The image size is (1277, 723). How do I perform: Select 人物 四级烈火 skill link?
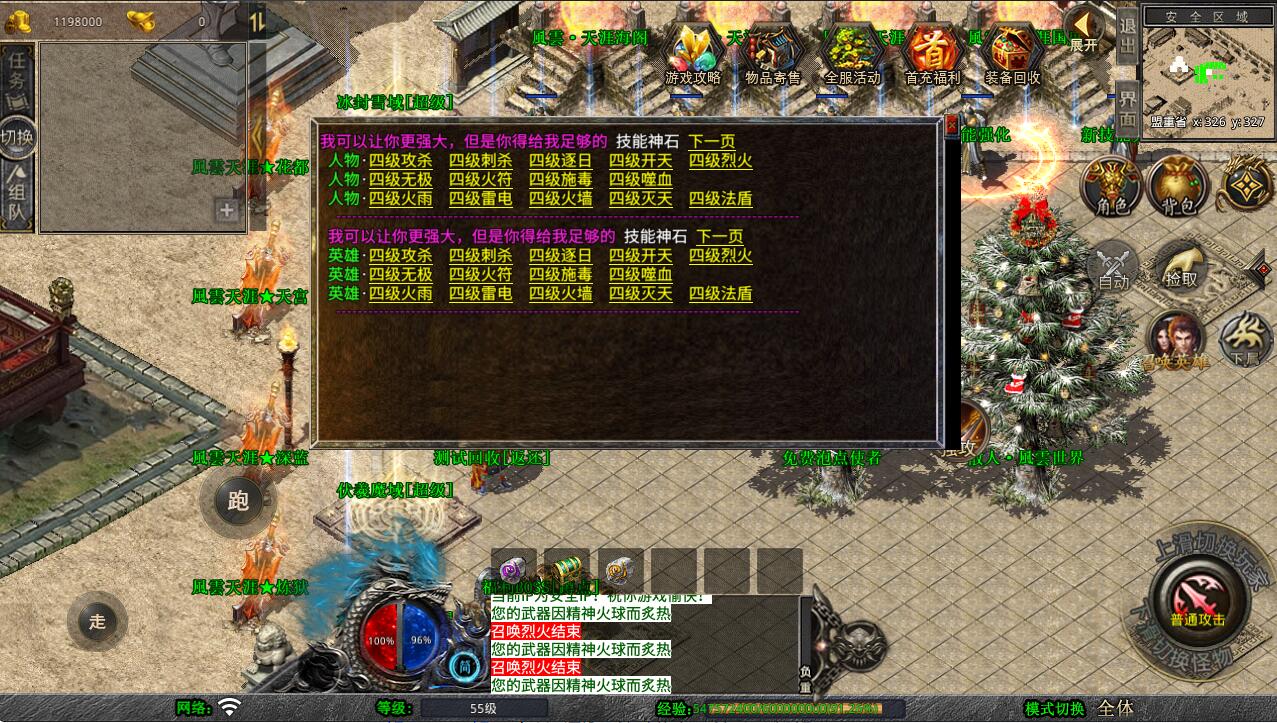tap(720, 161)
